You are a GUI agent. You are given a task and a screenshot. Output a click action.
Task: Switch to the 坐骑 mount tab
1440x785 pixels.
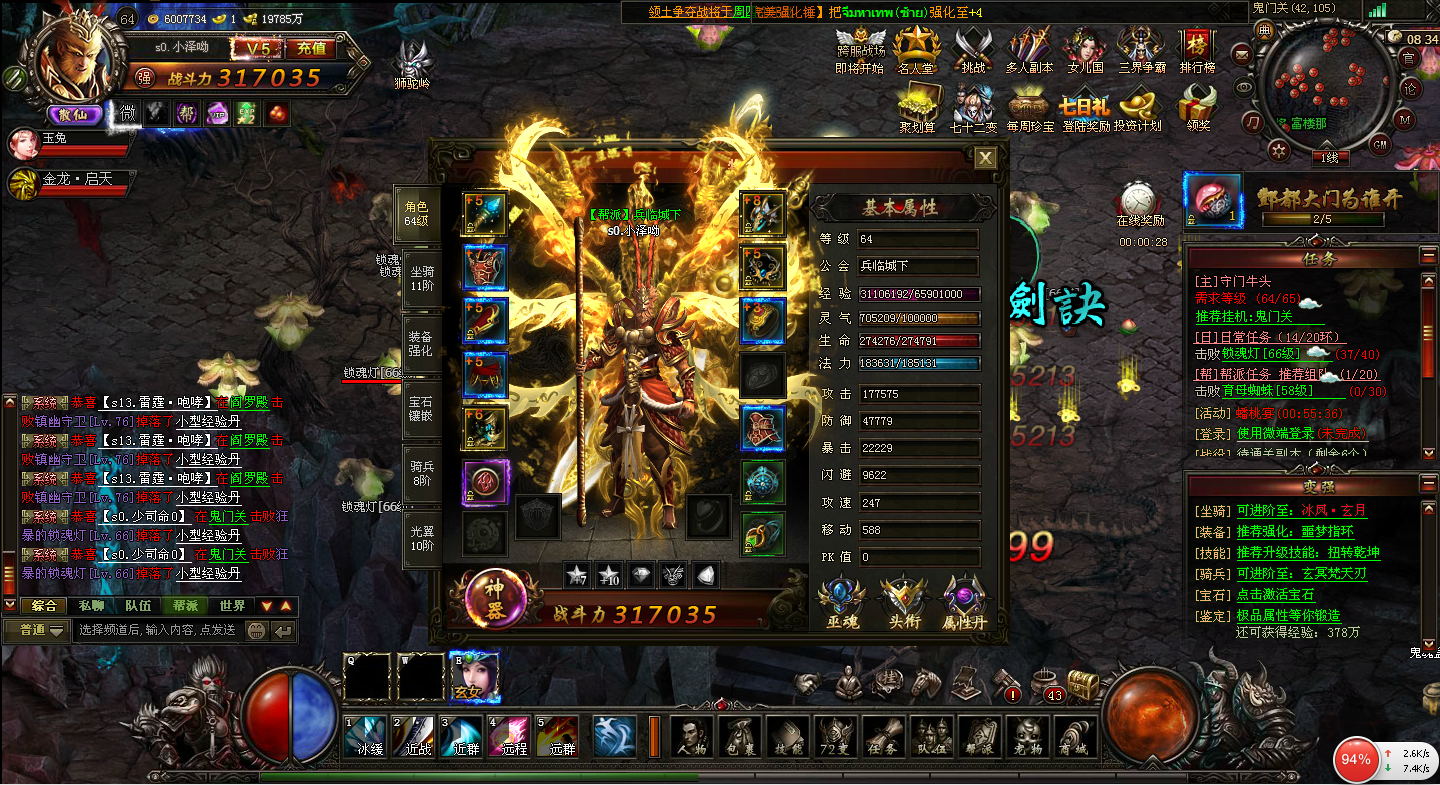[x=420, y=278]
